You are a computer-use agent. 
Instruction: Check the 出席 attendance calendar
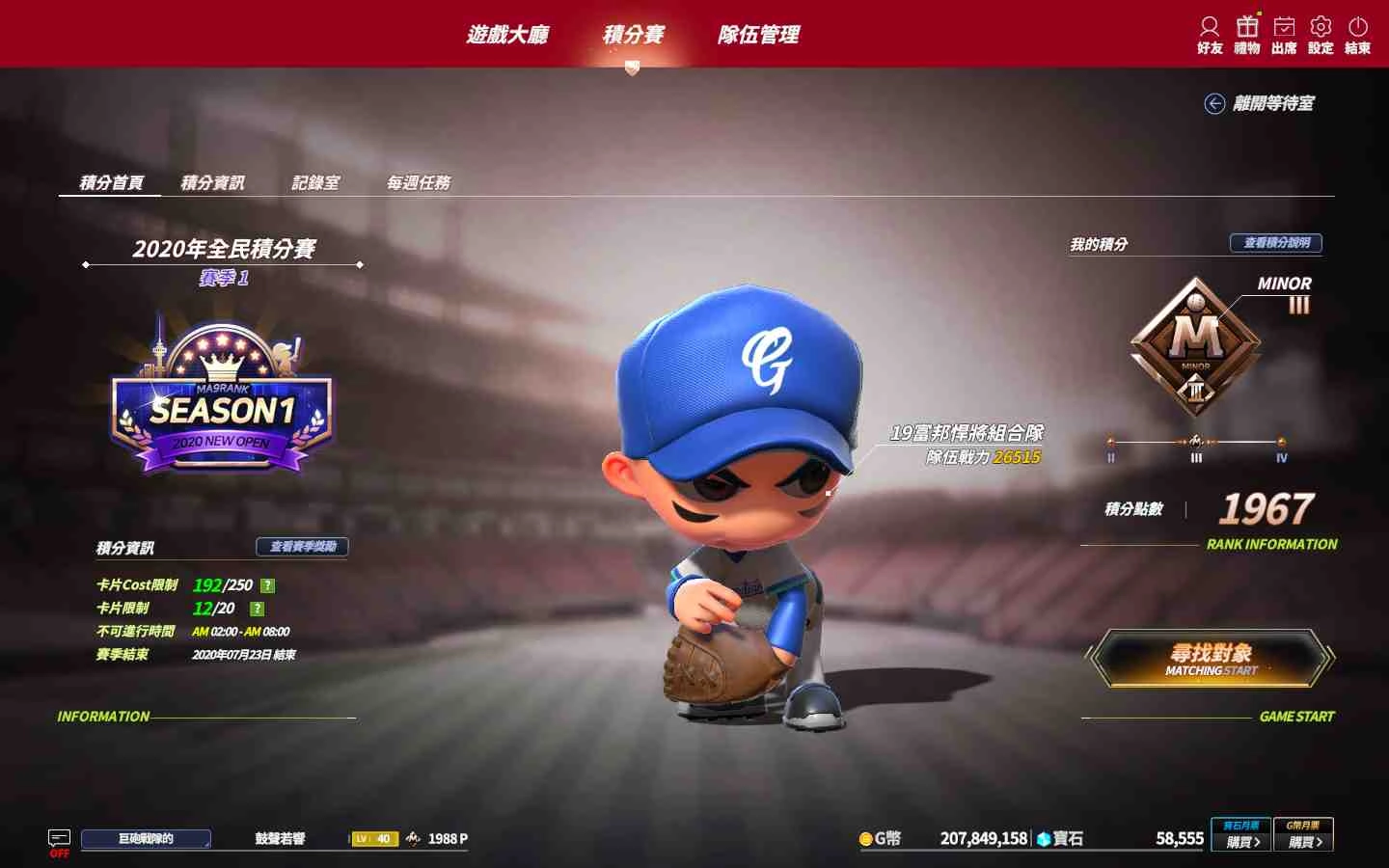pos(1282,34)
